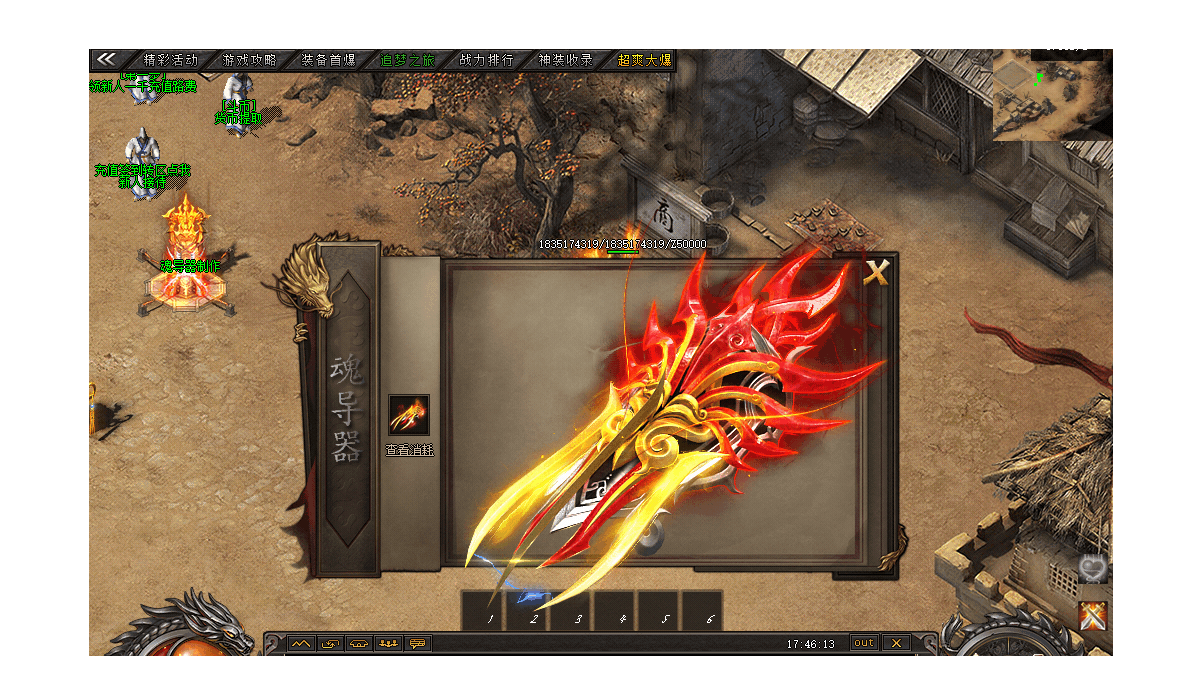Click the zigzag line button on bottom bar
The height and width of the screenshot is (700, 1188).
tap(301, 643)
